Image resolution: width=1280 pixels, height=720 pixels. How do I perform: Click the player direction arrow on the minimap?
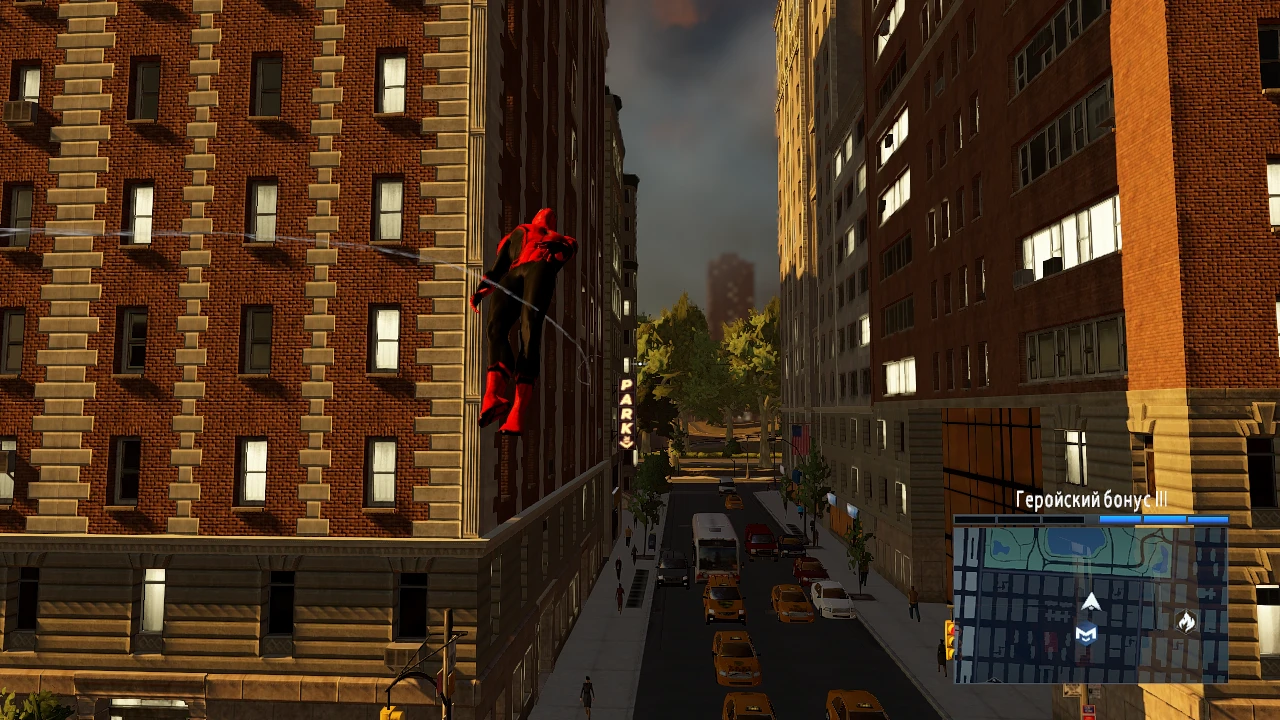[1090, 602]
